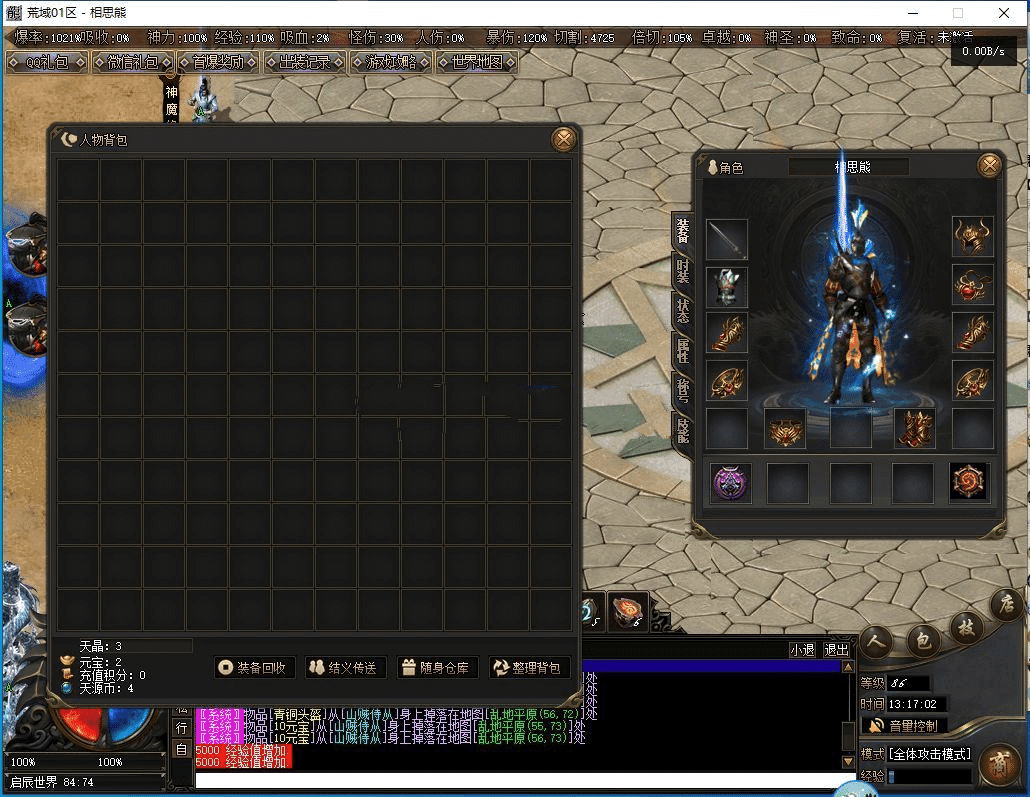
Task: Click the 装备回收 equipment recycle button
Action: point(255,667)
